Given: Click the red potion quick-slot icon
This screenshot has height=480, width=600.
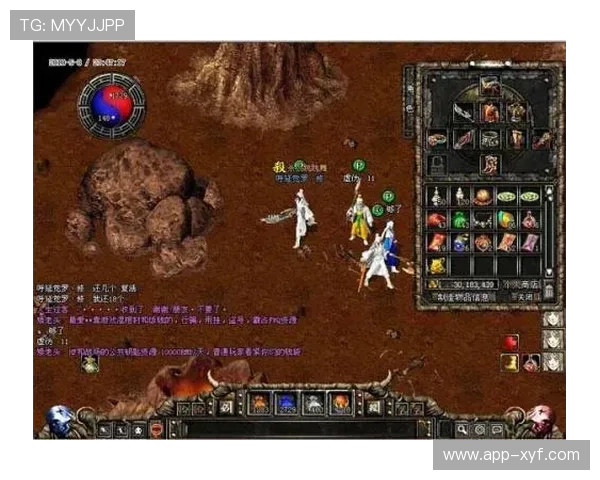Looking at the screenshot, I should click(510, 342).
